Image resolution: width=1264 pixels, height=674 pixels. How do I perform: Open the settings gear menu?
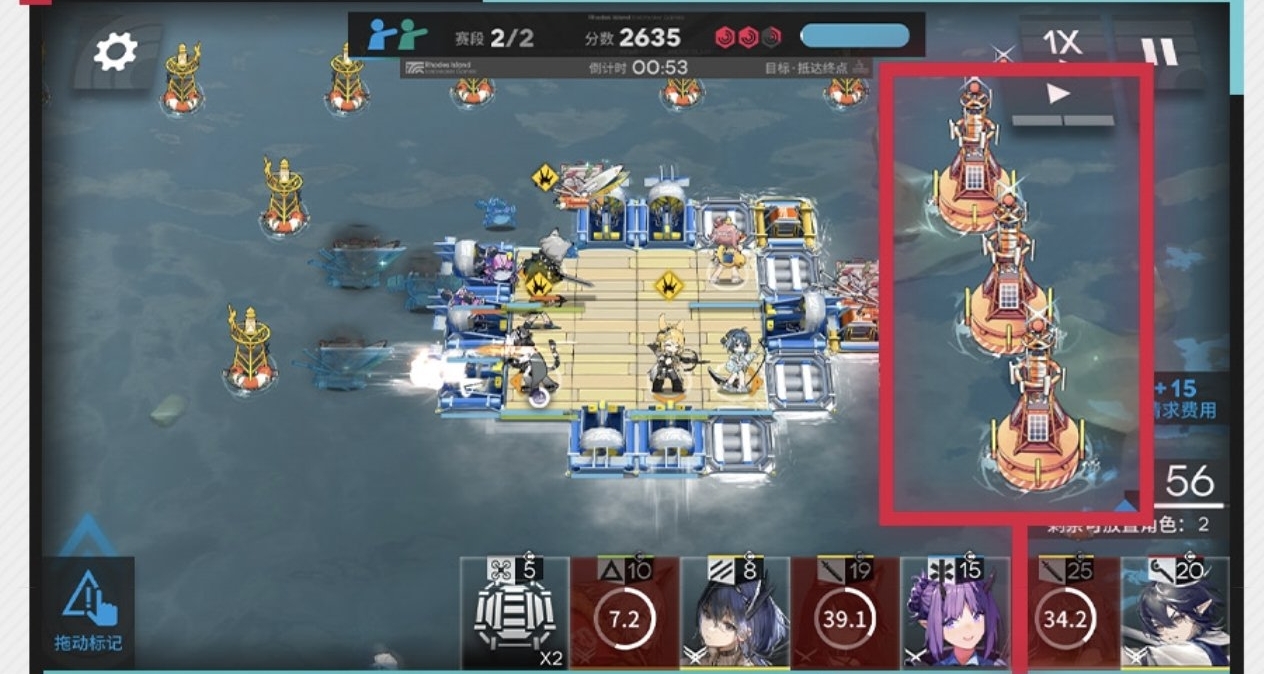[115, 51]
